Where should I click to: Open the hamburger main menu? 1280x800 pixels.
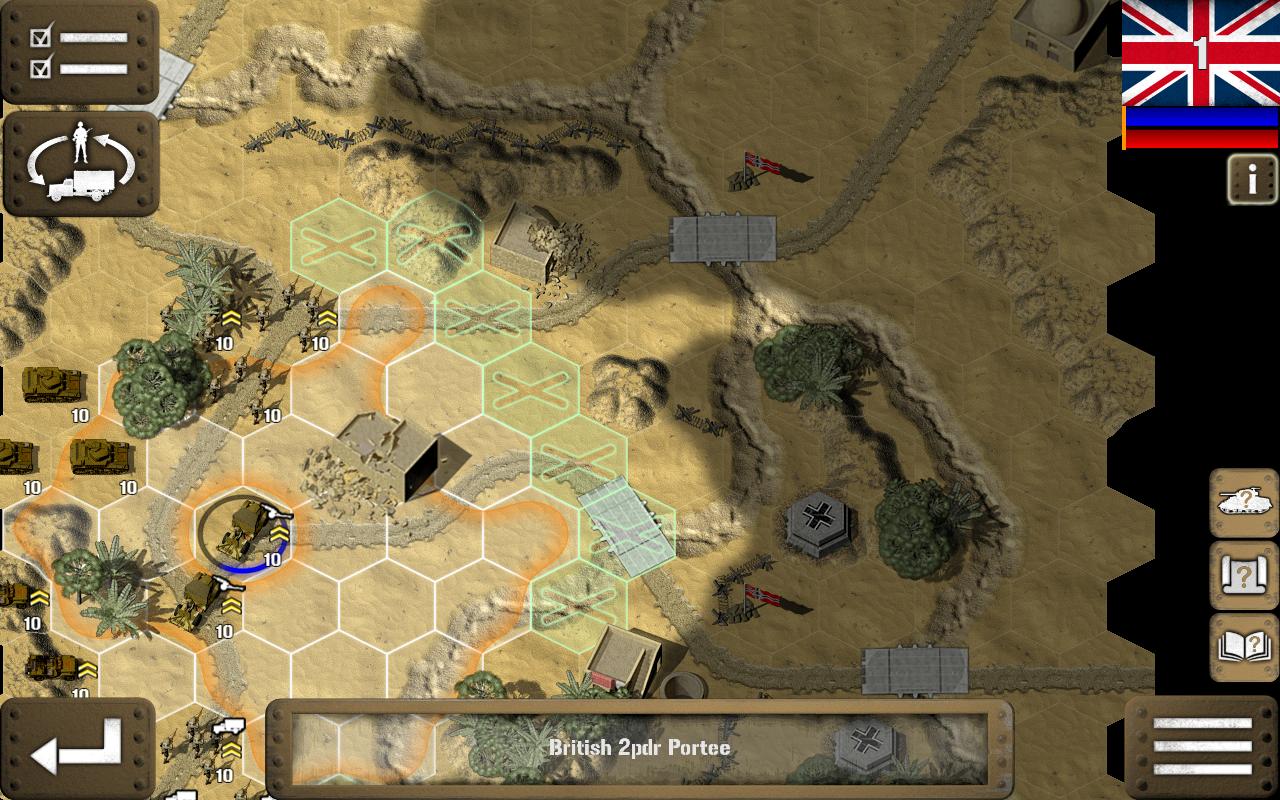(1202, 747)
